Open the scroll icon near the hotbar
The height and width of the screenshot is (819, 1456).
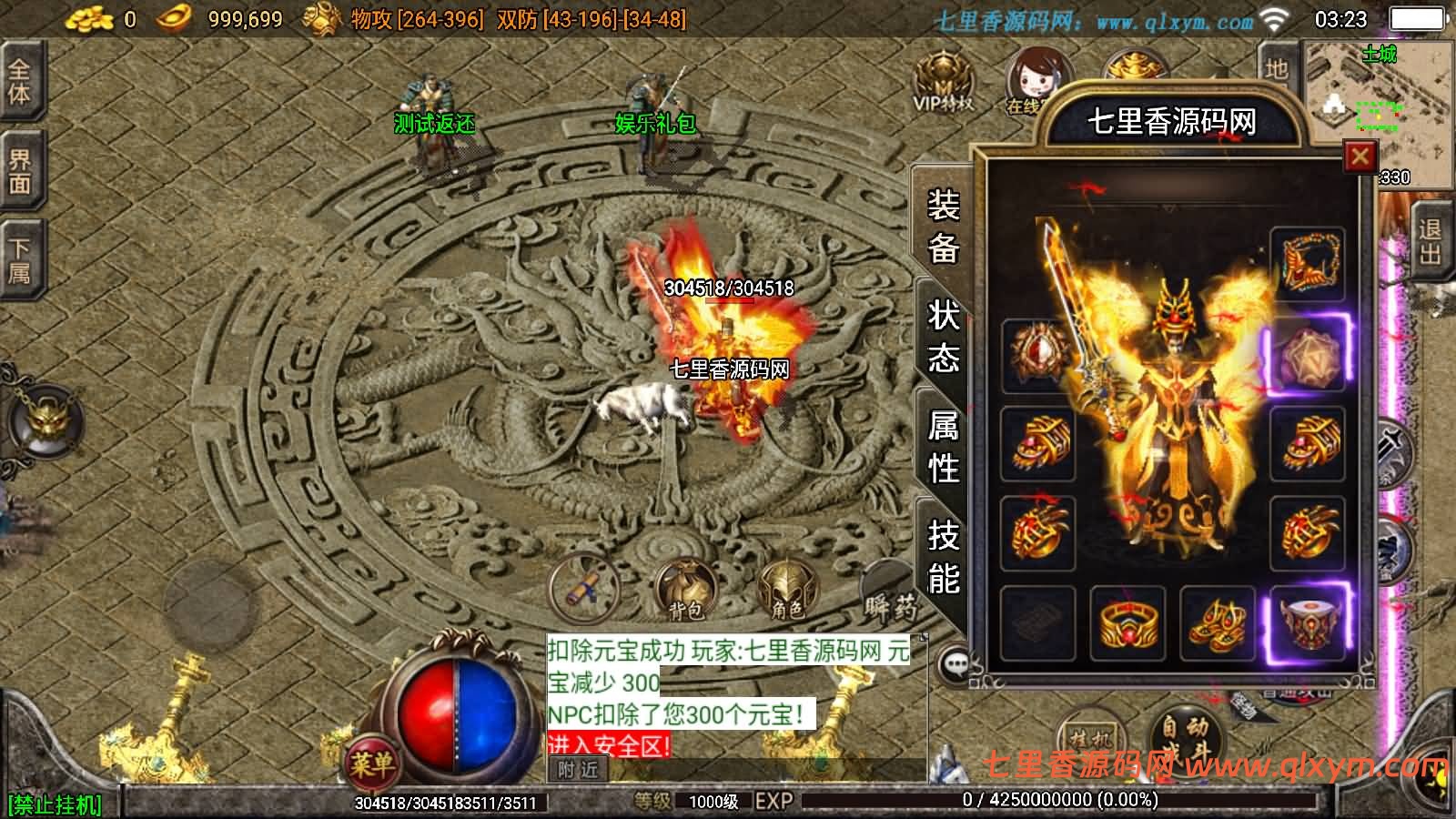click(583, 593)
